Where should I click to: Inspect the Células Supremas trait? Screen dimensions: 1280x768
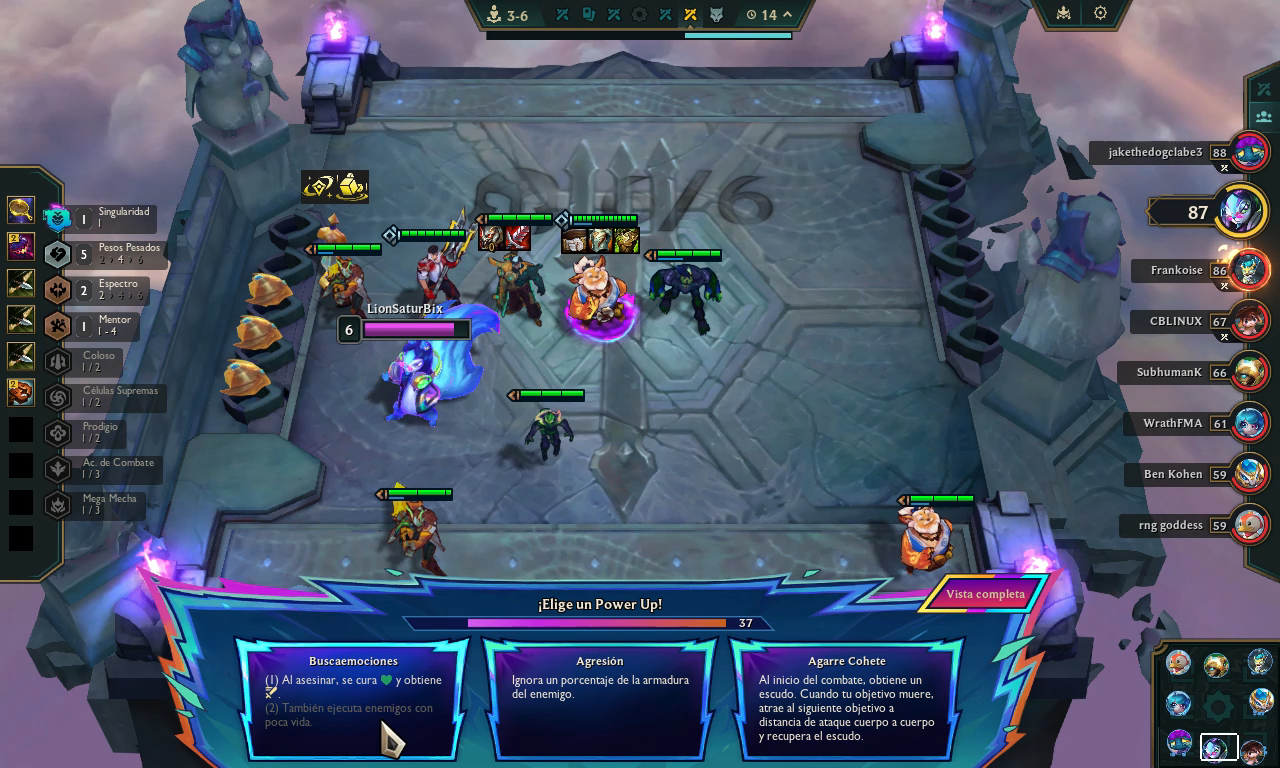(105, 397)
